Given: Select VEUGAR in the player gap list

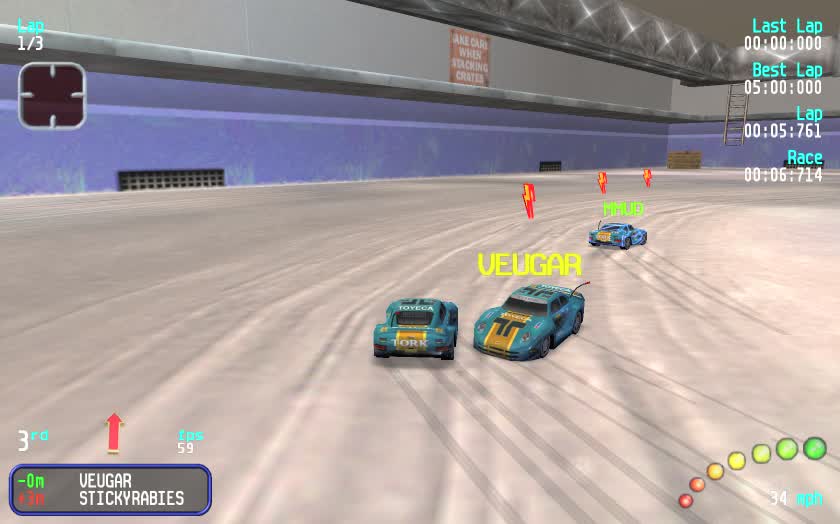Looking at the screenshot, I should pos(105,481).
